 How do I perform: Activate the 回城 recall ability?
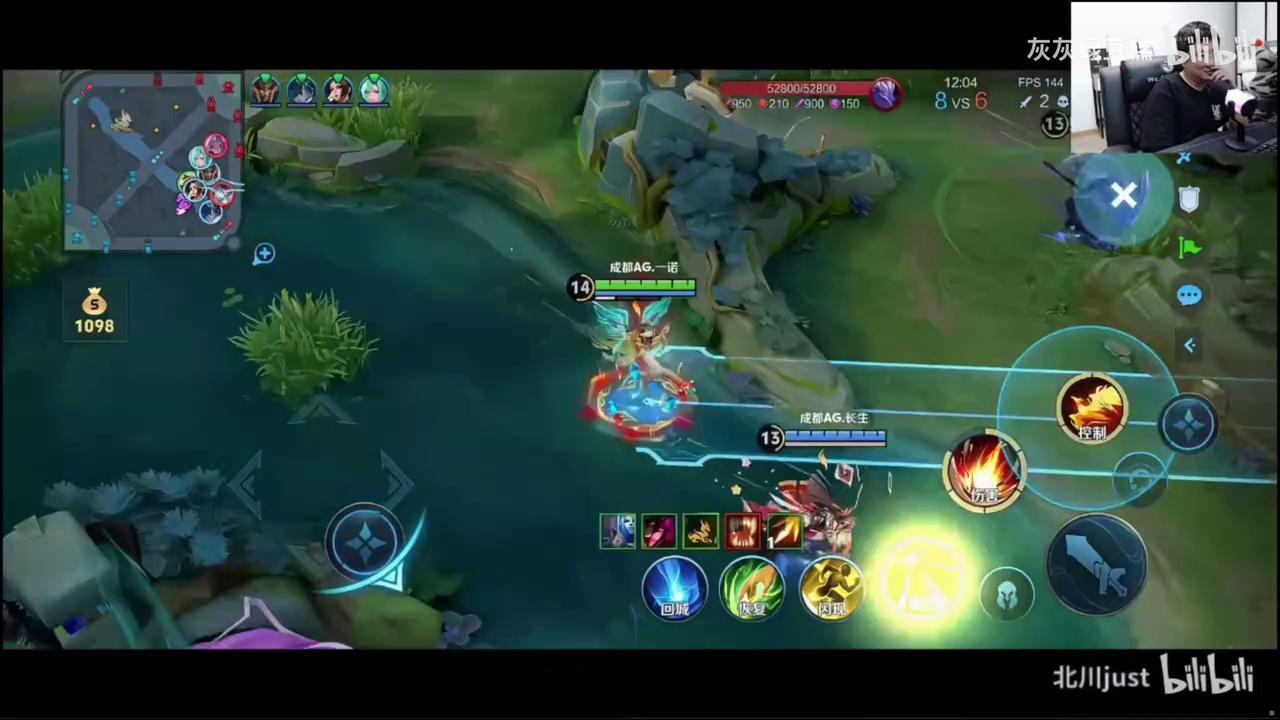pos(675,587)
